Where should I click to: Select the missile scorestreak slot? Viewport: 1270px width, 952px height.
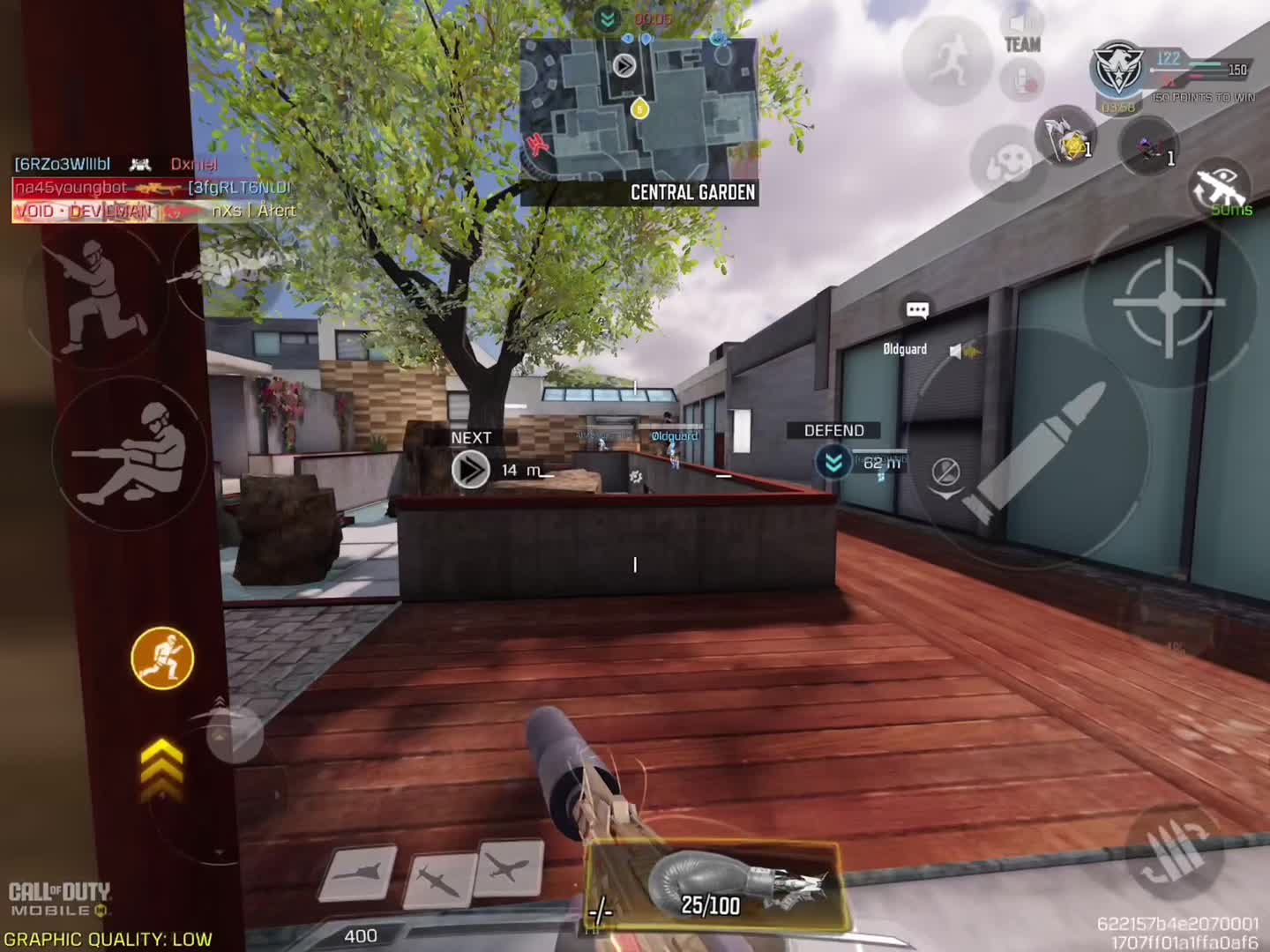coord(437,879)
